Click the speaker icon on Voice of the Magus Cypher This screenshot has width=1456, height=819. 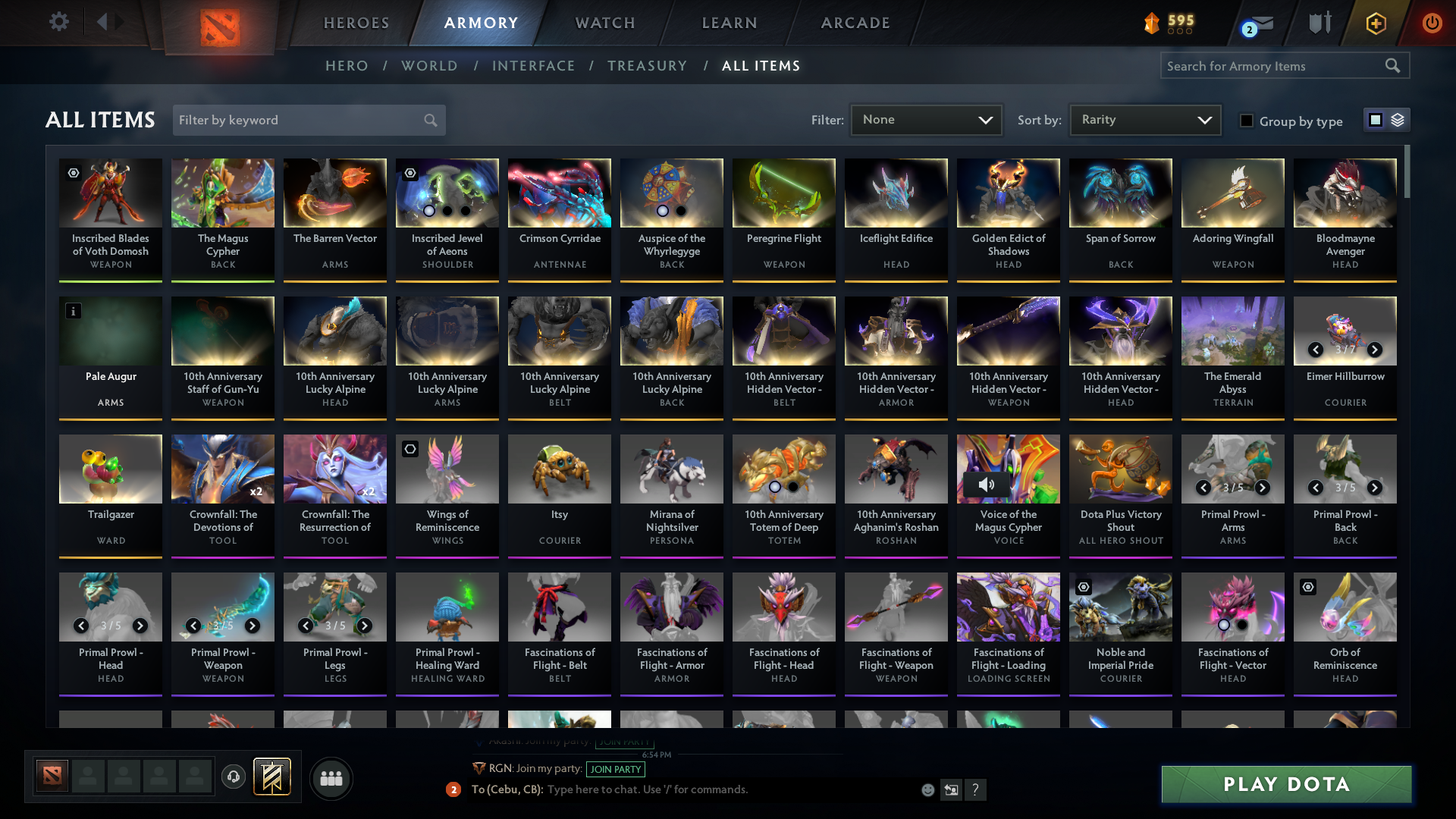tap(987, 485)
